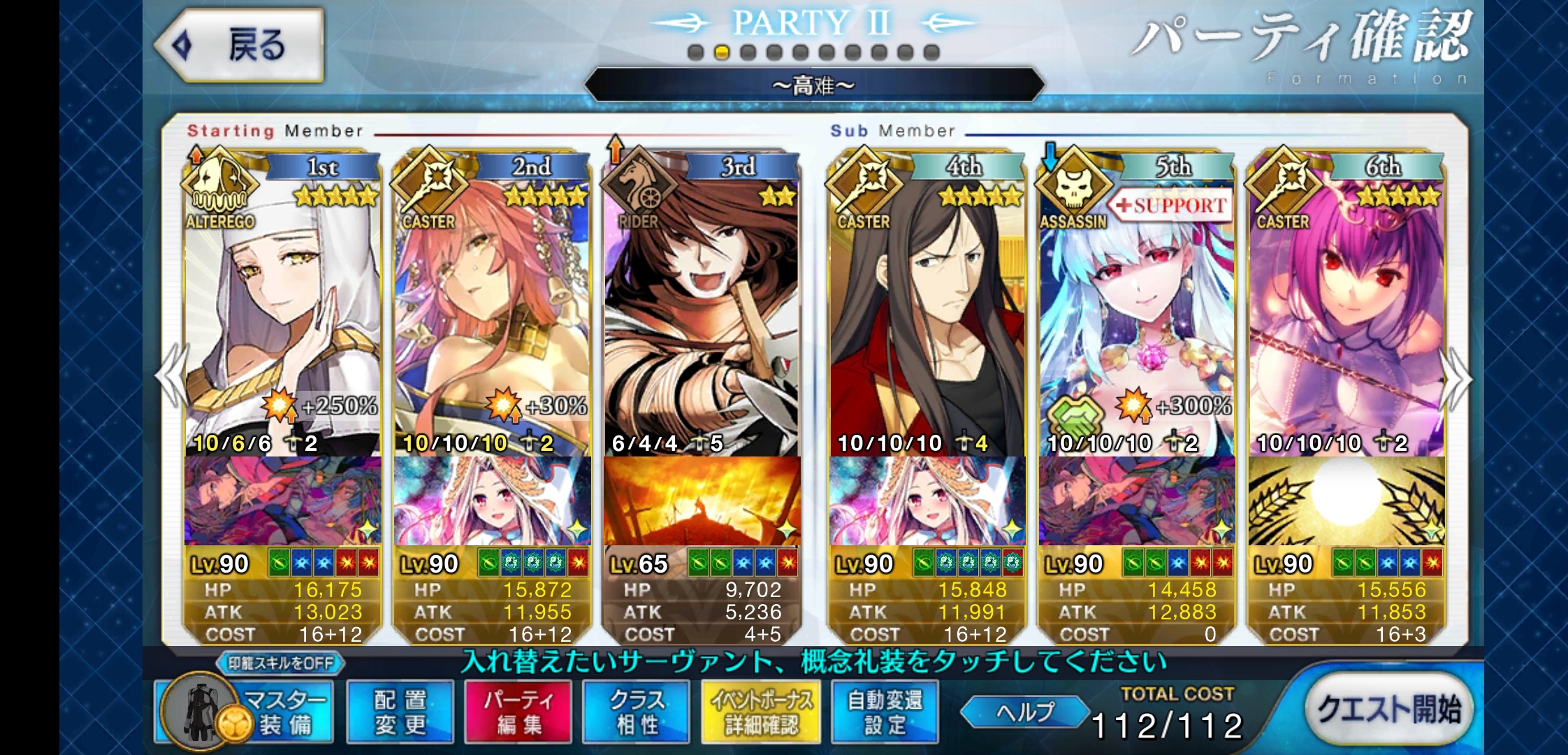Viewport: 1568px width, 755px height.
Task: Go back with the 戻る button
Action: coord(240,45)
